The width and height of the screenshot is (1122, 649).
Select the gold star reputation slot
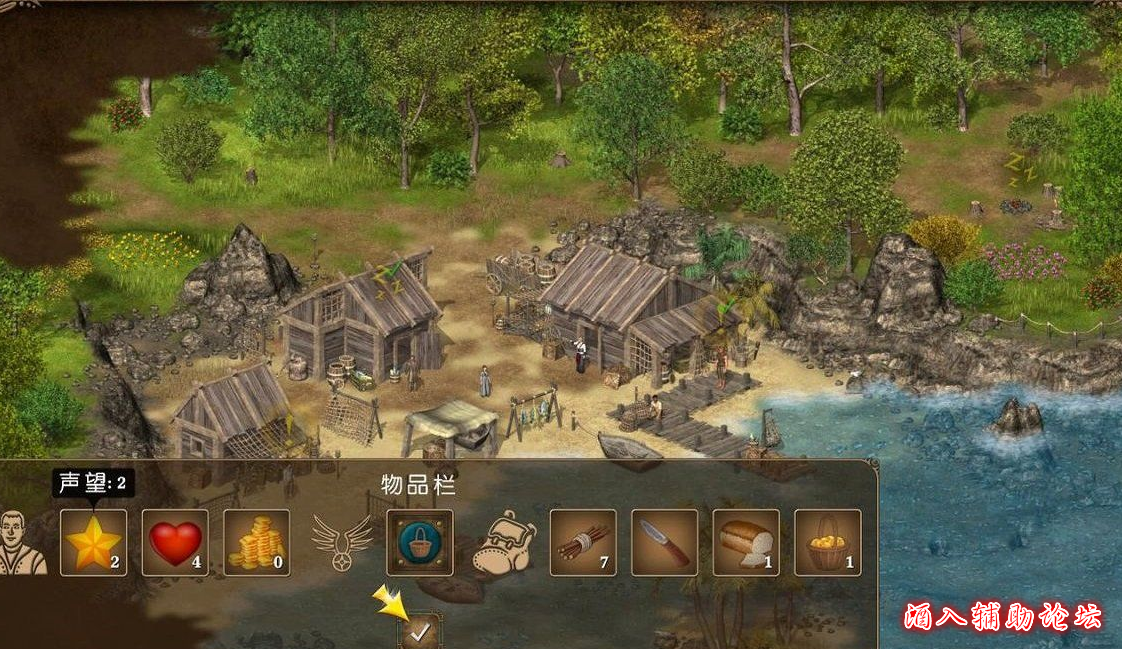94,543
